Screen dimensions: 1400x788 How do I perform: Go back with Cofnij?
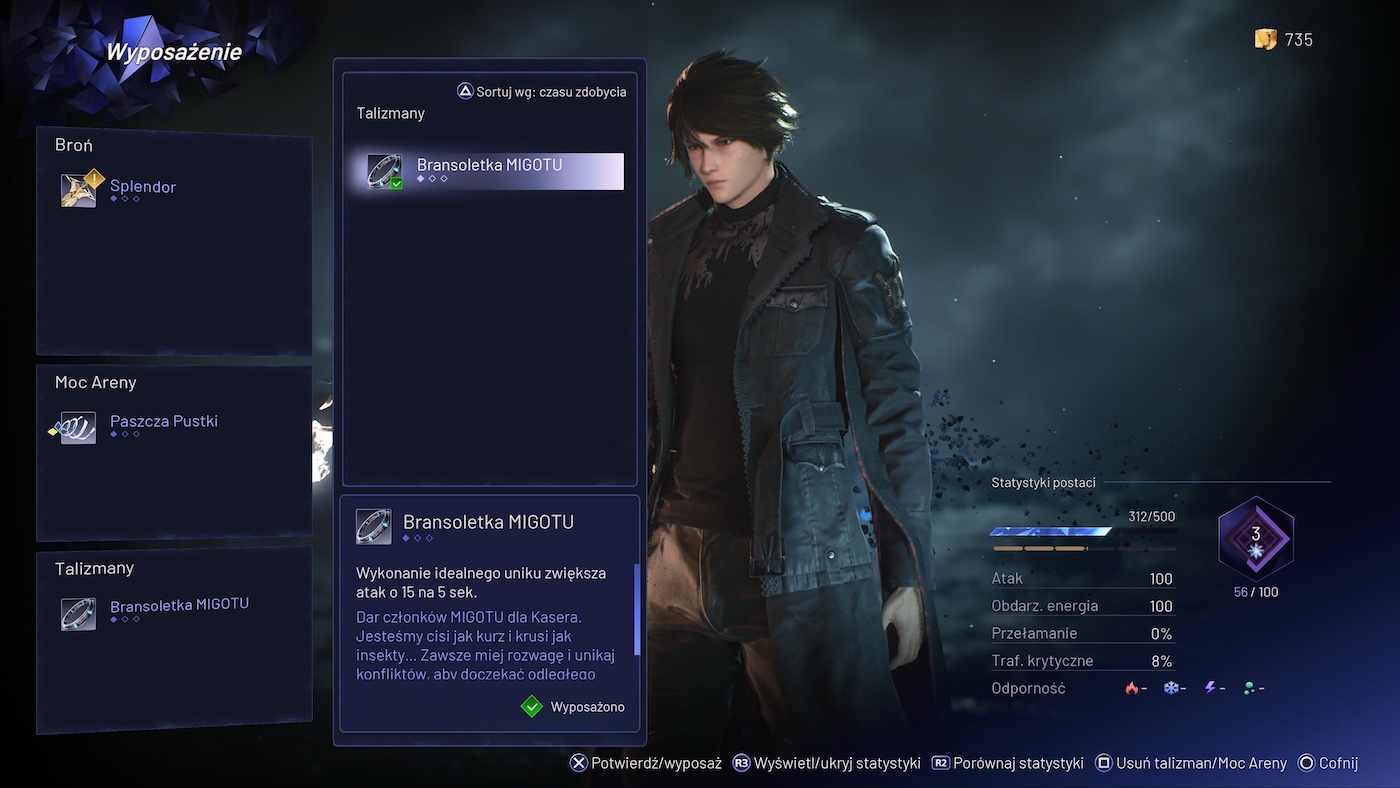pyautogui.click(x=1328, y=763)
